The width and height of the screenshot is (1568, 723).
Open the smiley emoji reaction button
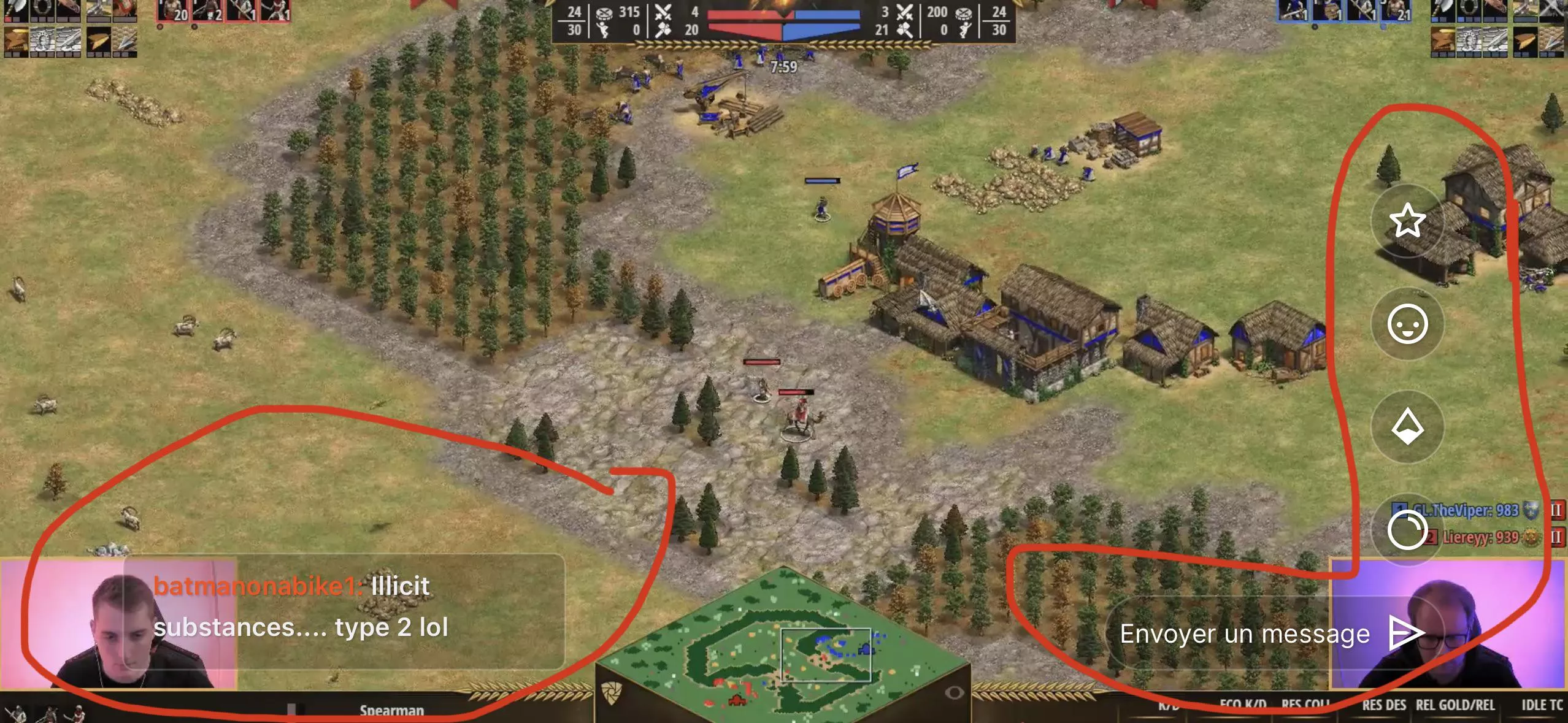[1407, 324]
